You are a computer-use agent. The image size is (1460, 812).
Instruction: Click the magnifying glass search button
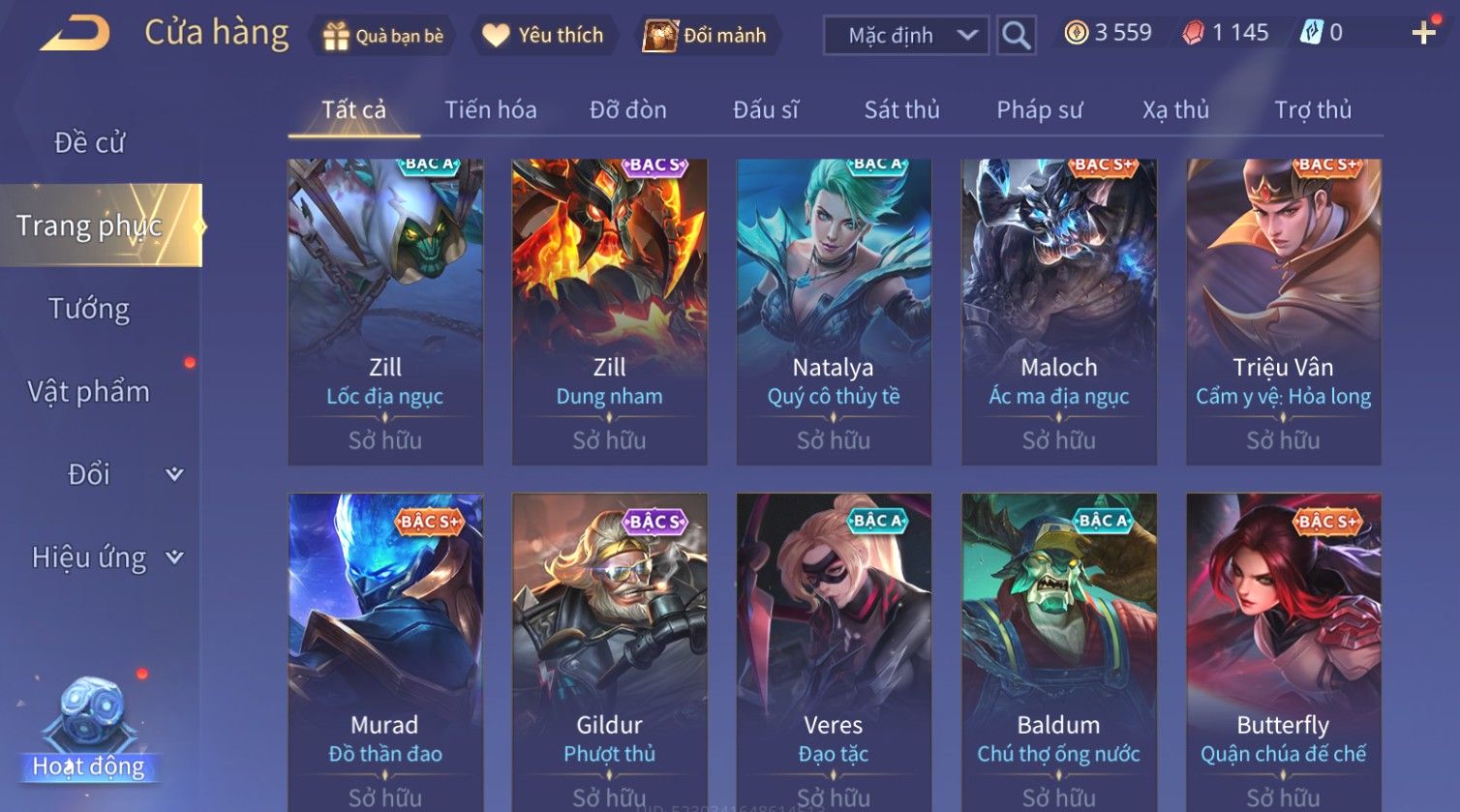(x=1016, y=36)
